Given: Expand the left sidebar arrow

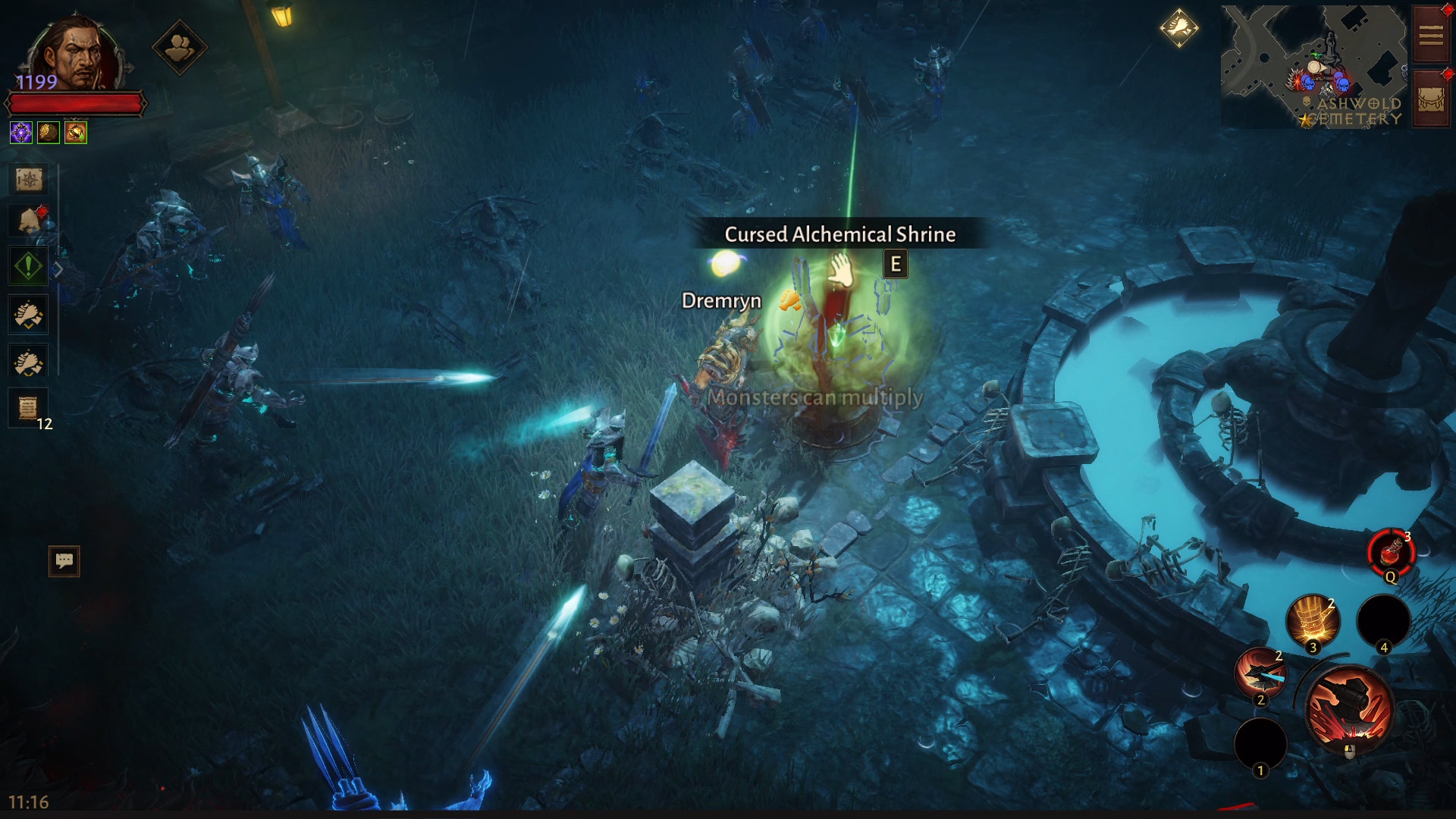Looking at the screenshot, I should tap(58, 270).
